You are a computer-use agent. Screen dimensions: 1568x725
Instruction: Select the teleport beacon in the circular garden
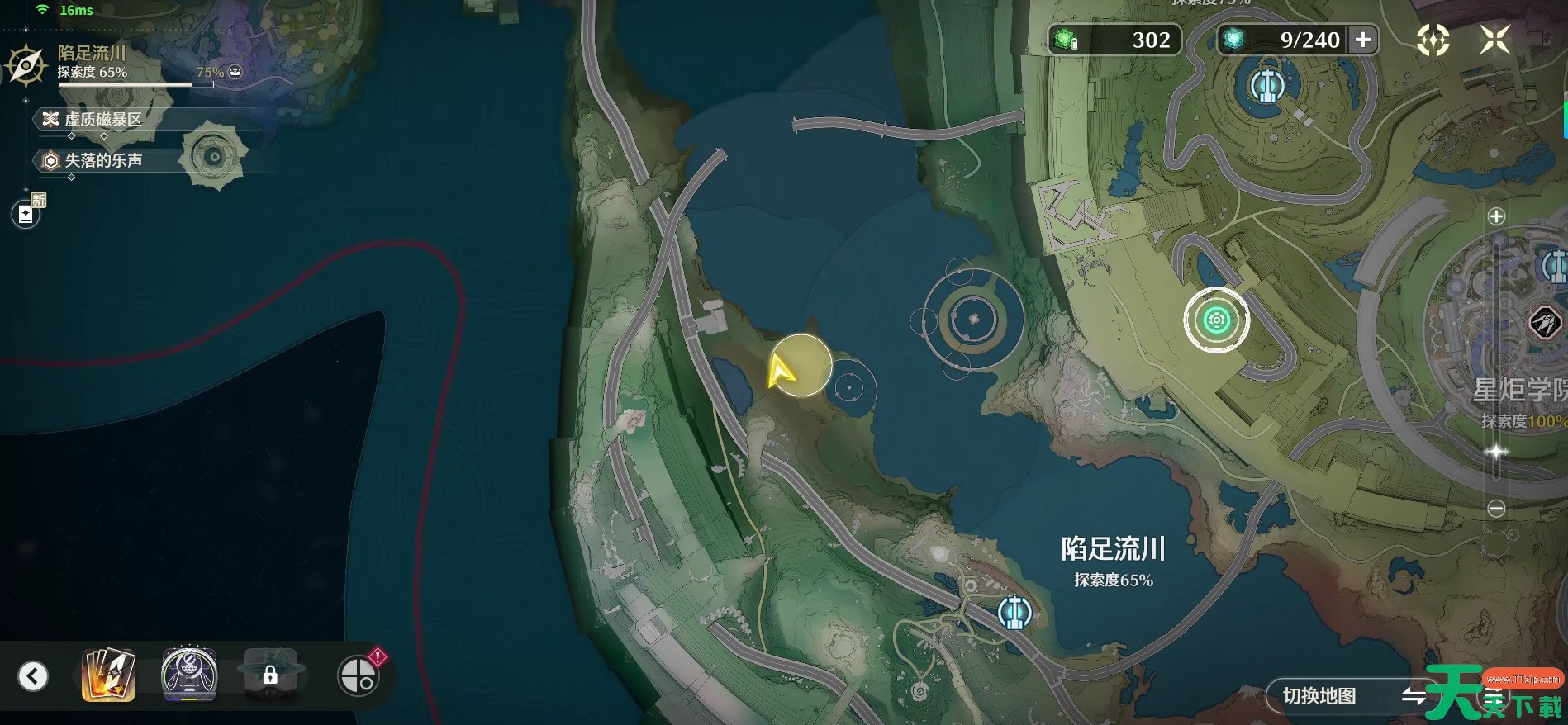point(1264,85)
